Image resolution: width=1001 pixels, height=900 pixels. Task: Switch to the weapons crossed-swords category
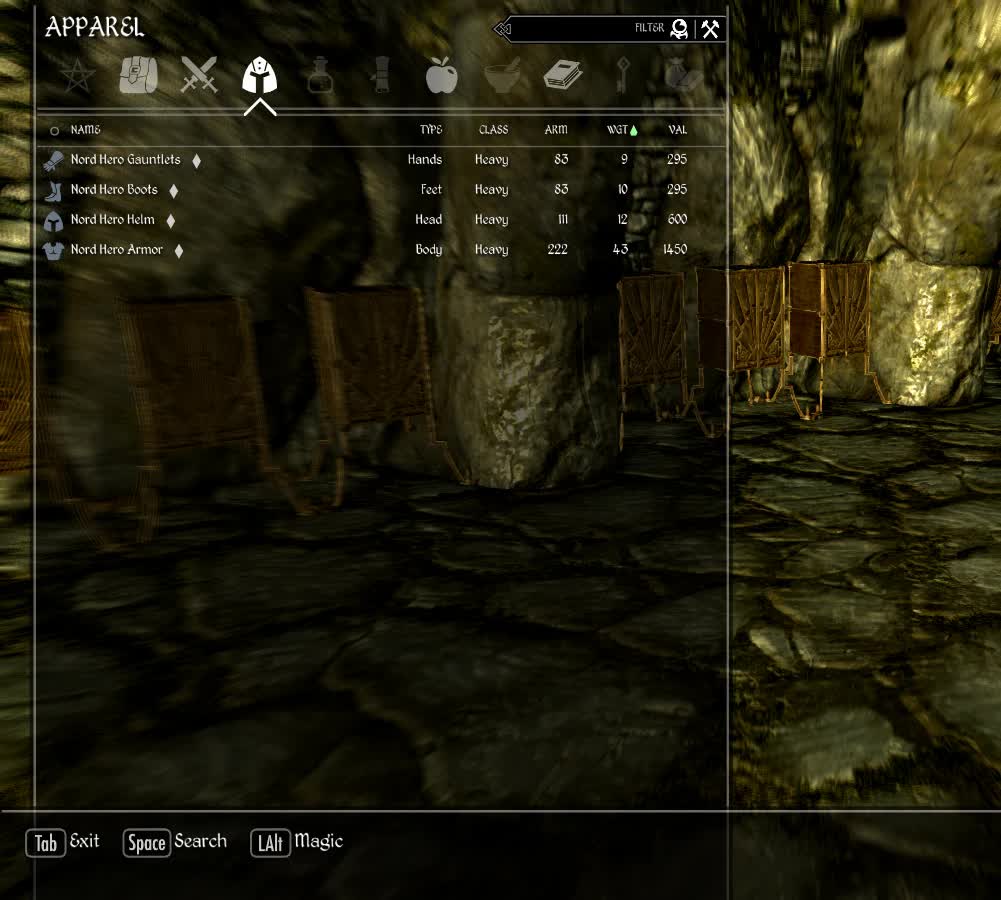click(199, 76)
